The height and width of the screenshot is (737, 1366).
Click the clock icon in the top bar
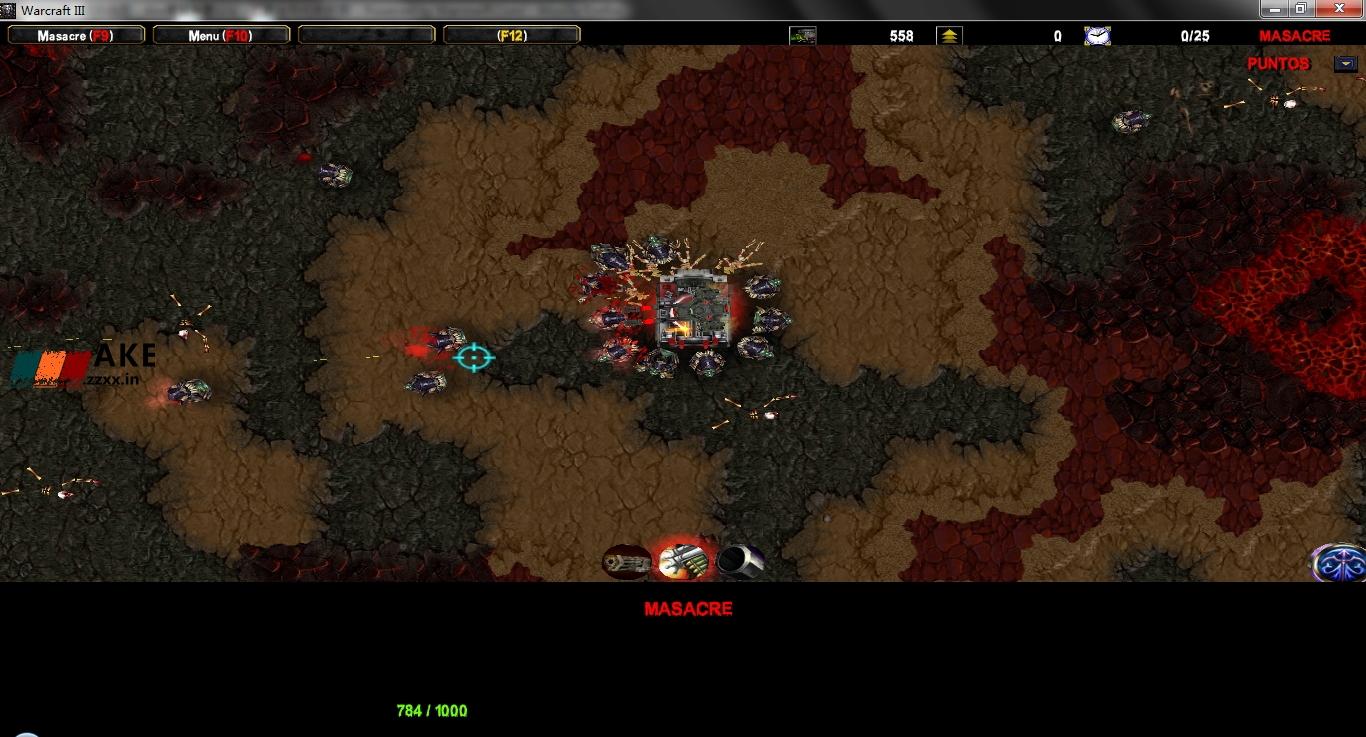(x=1097, y=36)
